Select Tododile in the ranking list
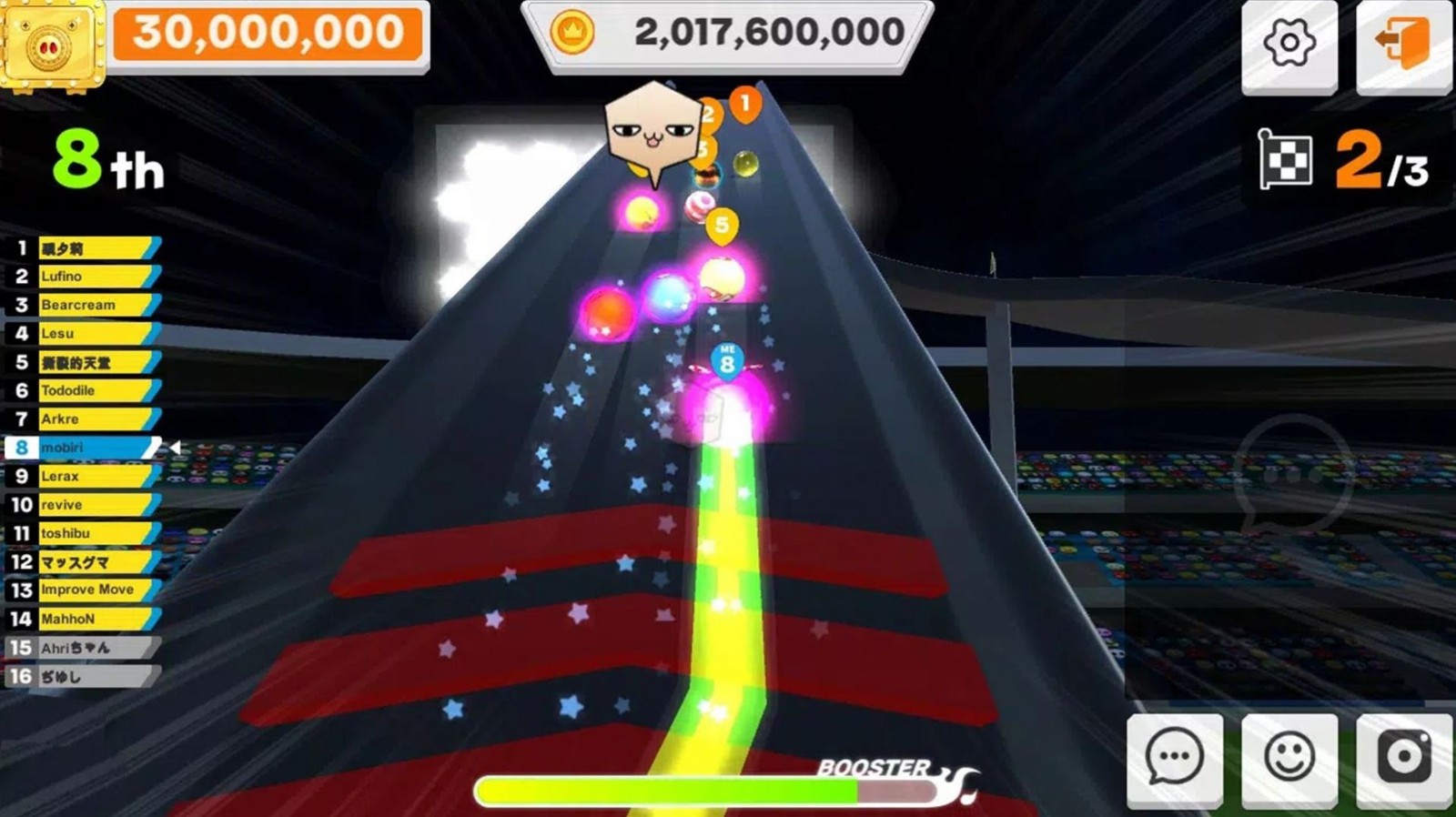Viewport: 1456px width, 817px height. coord(91,390)
